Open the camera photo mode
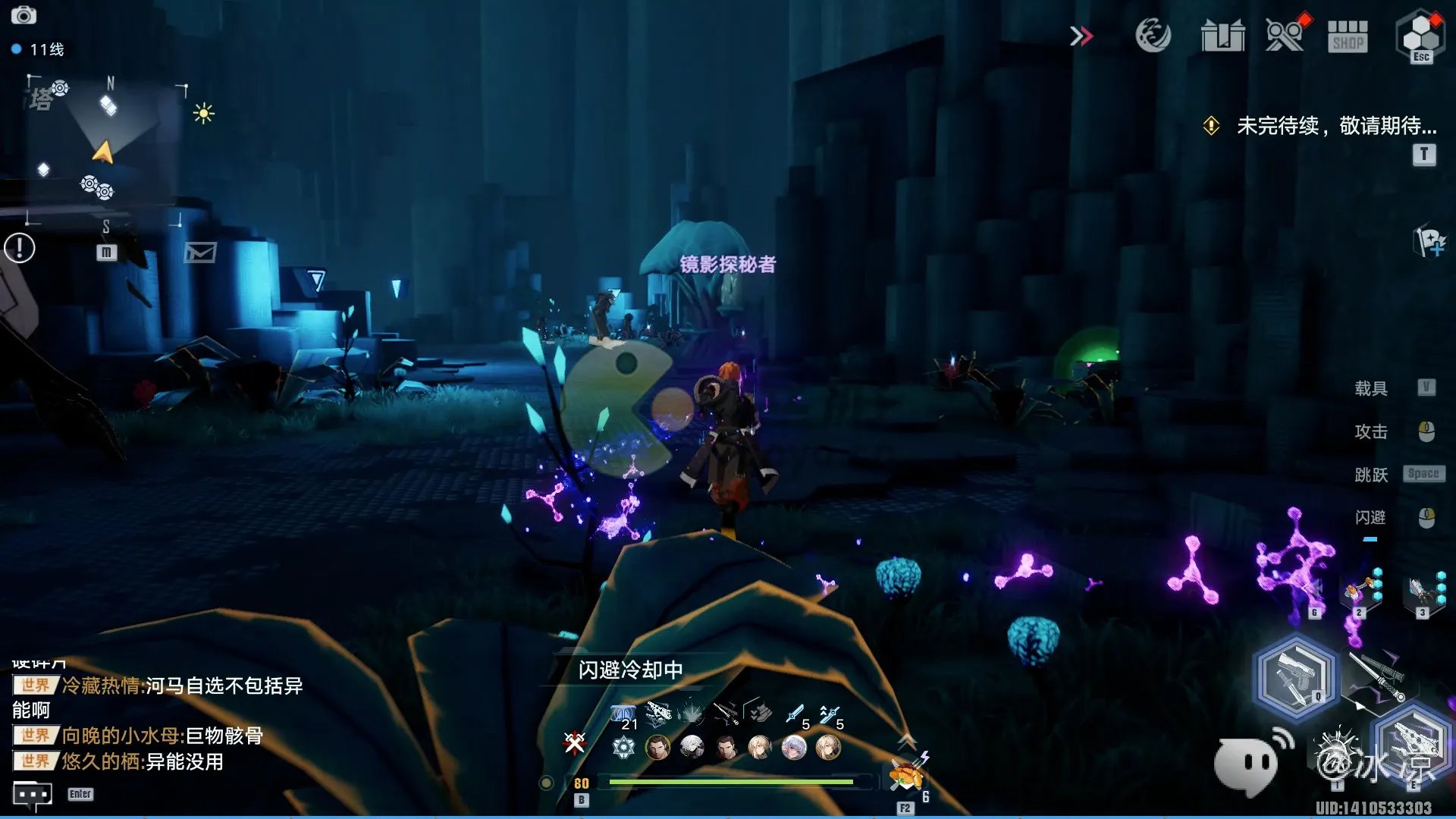The width and height of the screenshot is (1456, 819). pos(24,15)
